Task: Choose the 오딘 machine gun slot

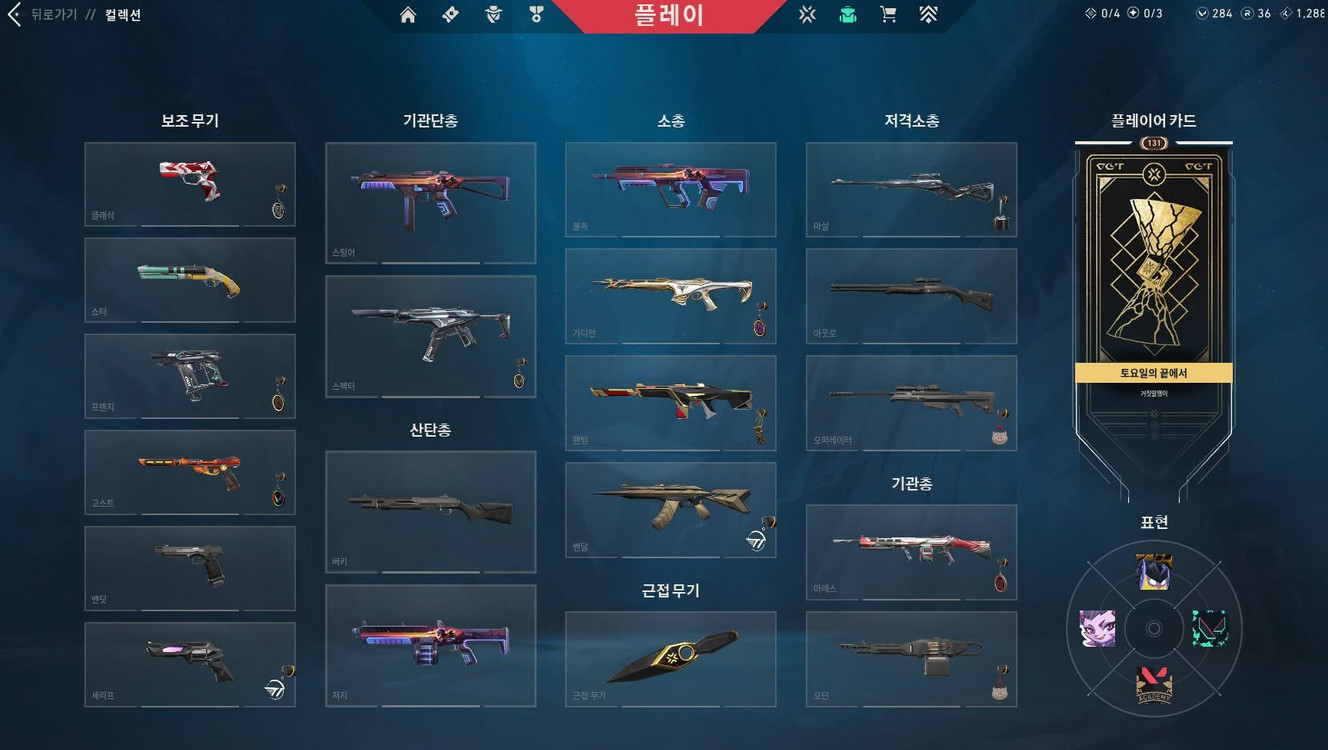Action: coord(911,659)
